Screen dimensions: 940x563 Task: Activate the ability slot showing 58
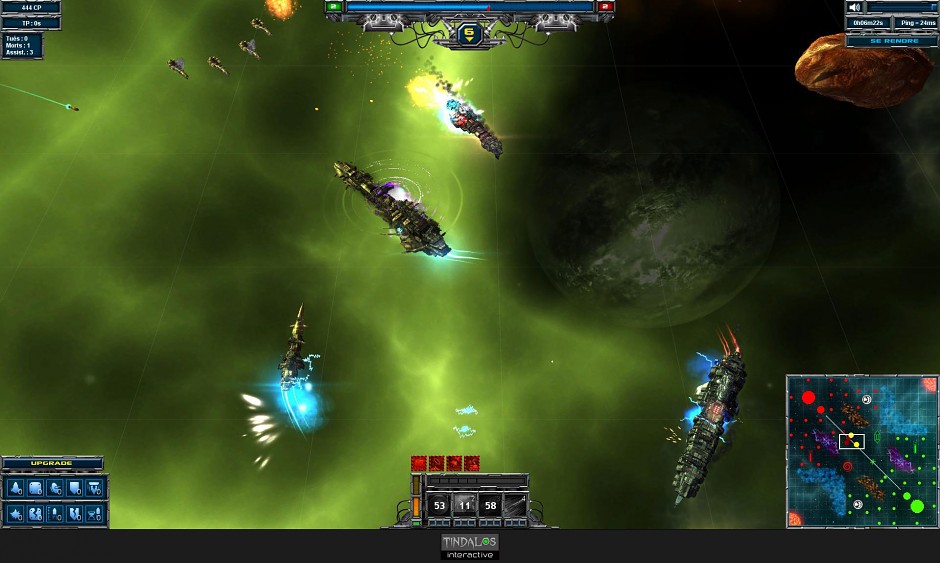[490, 506]
